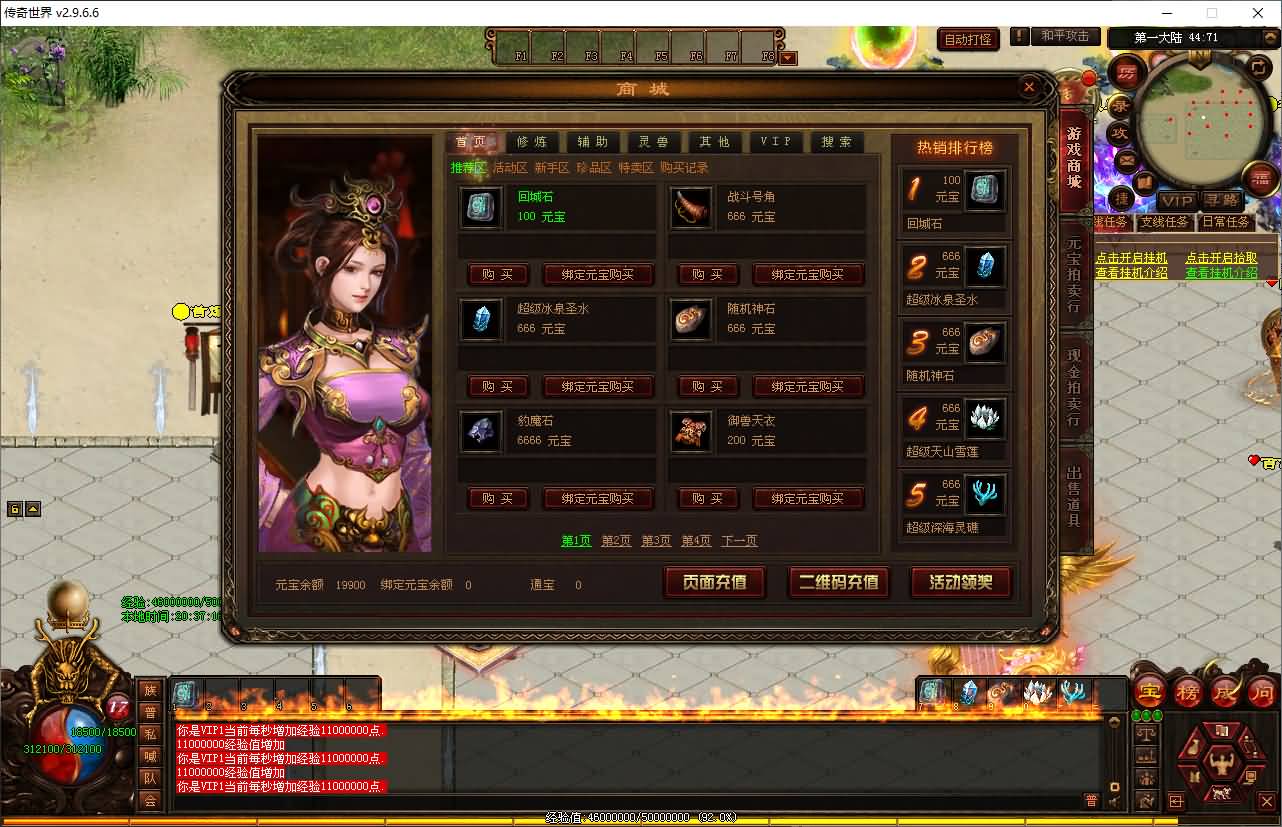This screenshot has width=1282, height=827.
Task: Expand the minimap with its corner arrow
Action: pos(1259,69)
